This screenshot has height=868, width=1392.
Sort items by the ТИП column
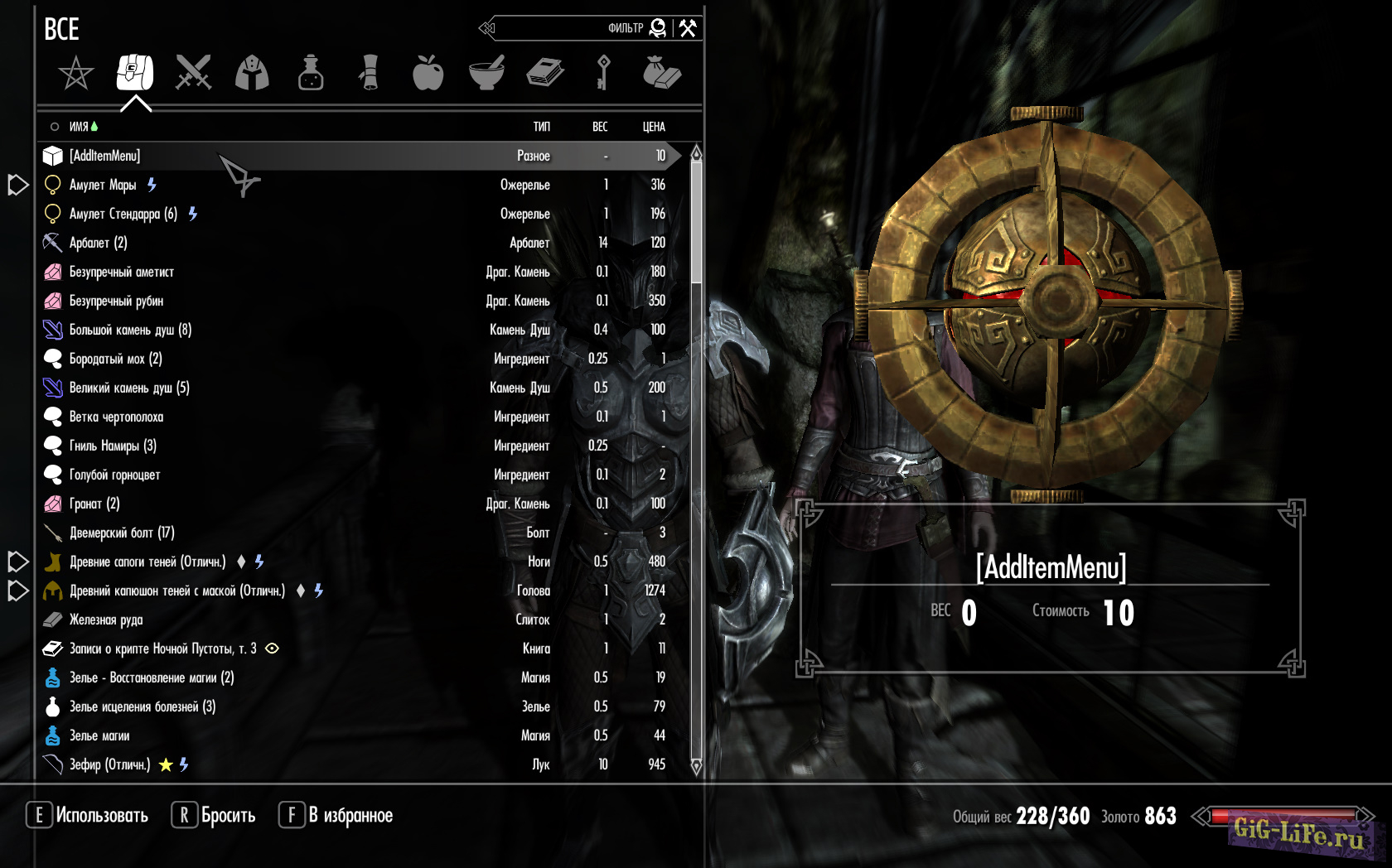click(541, 127)
